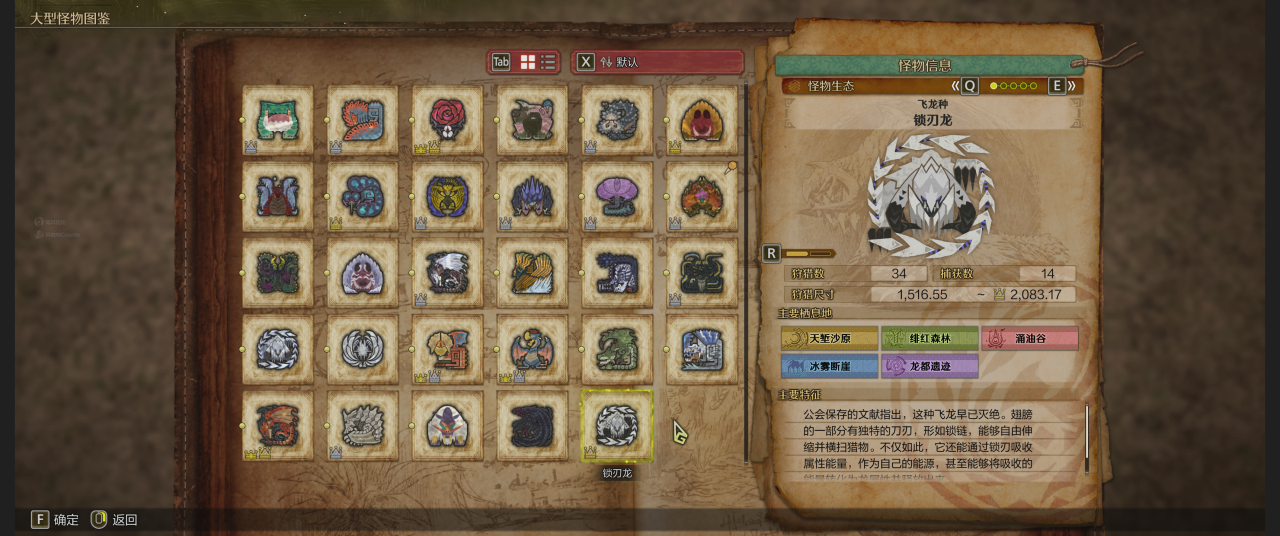Choose the green Rathian monster tile

coord(617,349)
